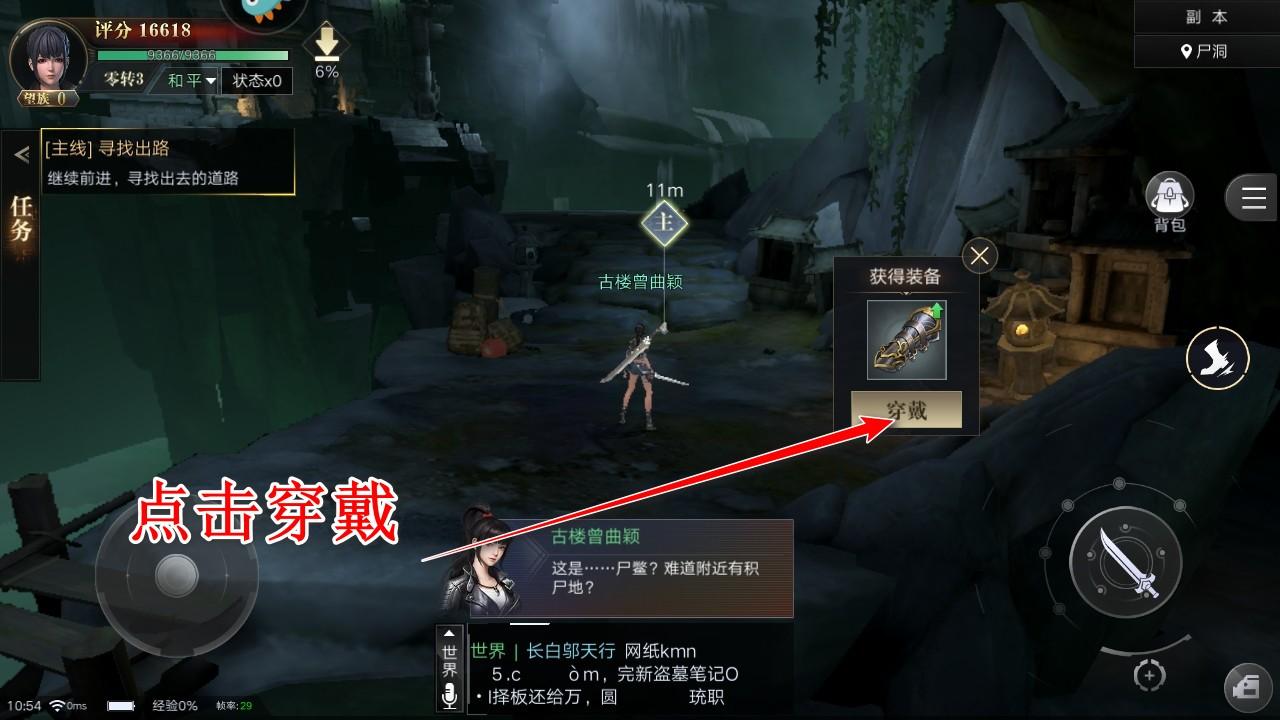Collapse the task panel with the left arrow

point(19,152)
